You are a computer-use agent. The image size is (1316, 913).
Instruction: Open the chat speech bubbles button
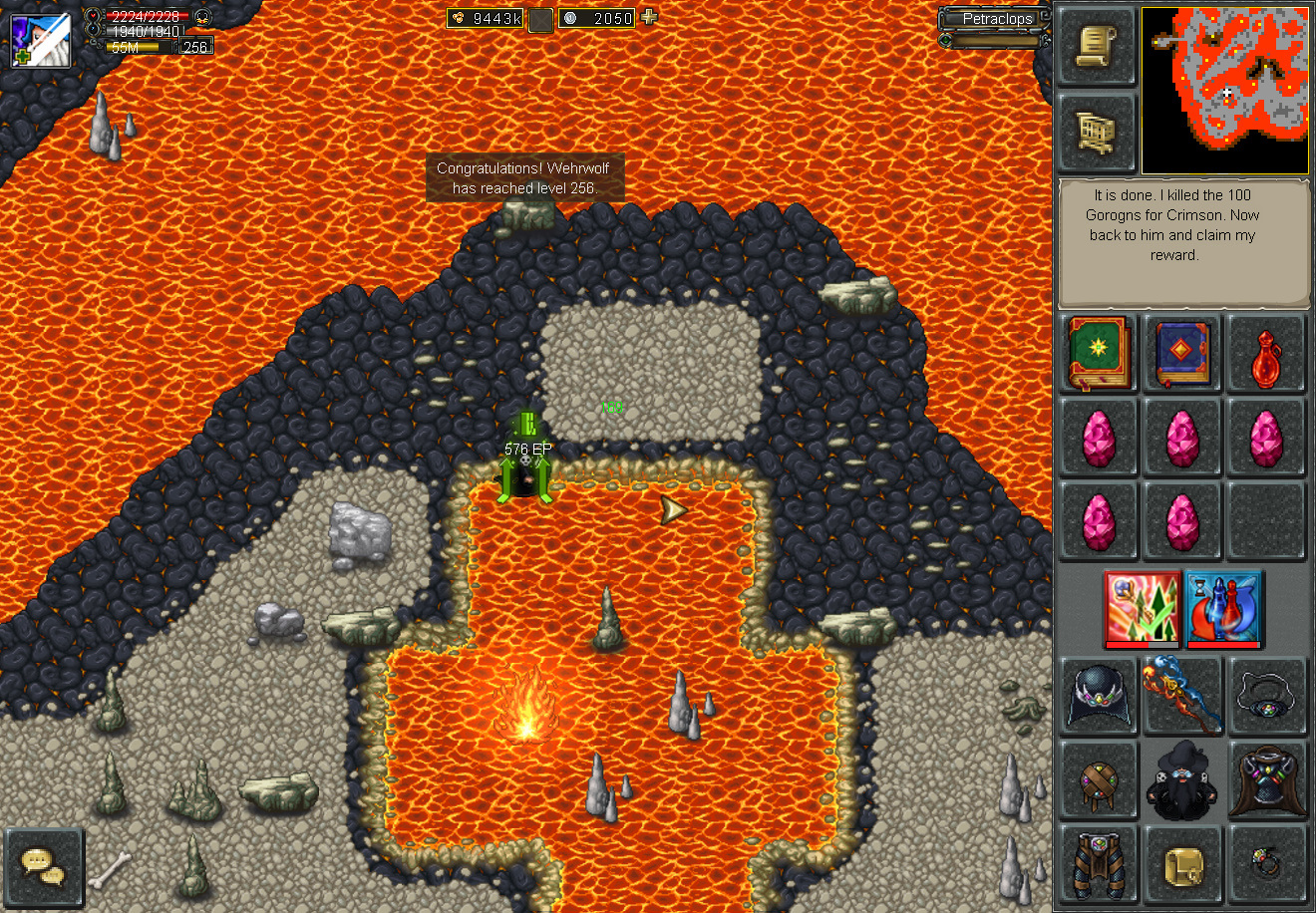[x=44, y=865]
